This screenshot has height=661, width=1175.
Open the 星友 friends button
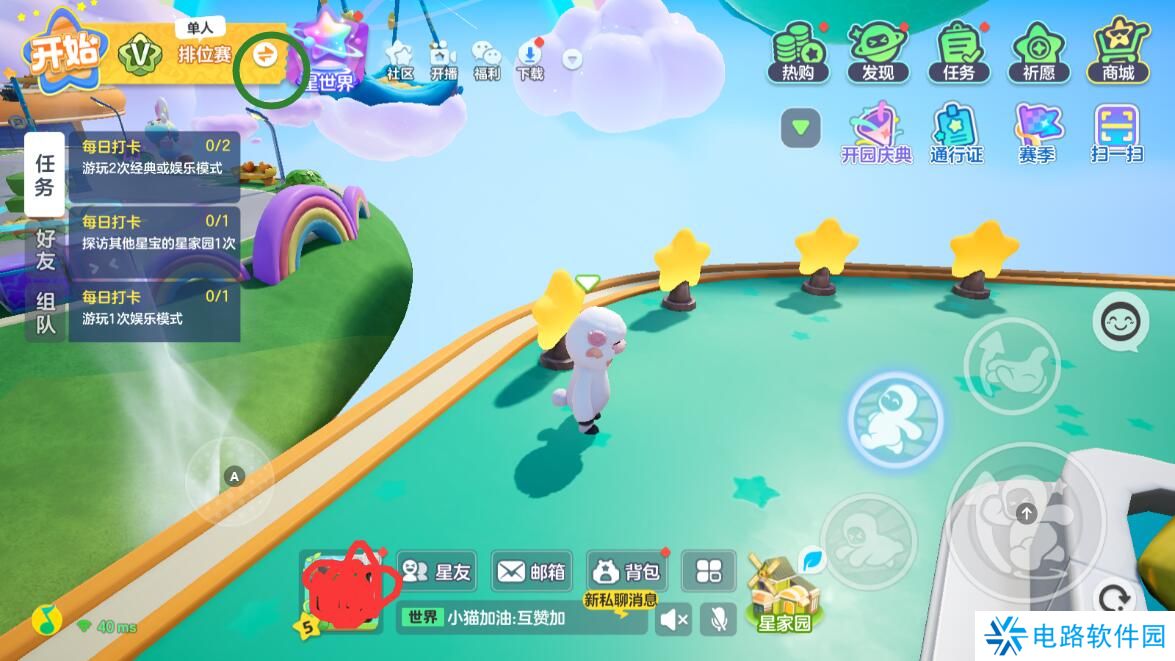click(437, 571)
